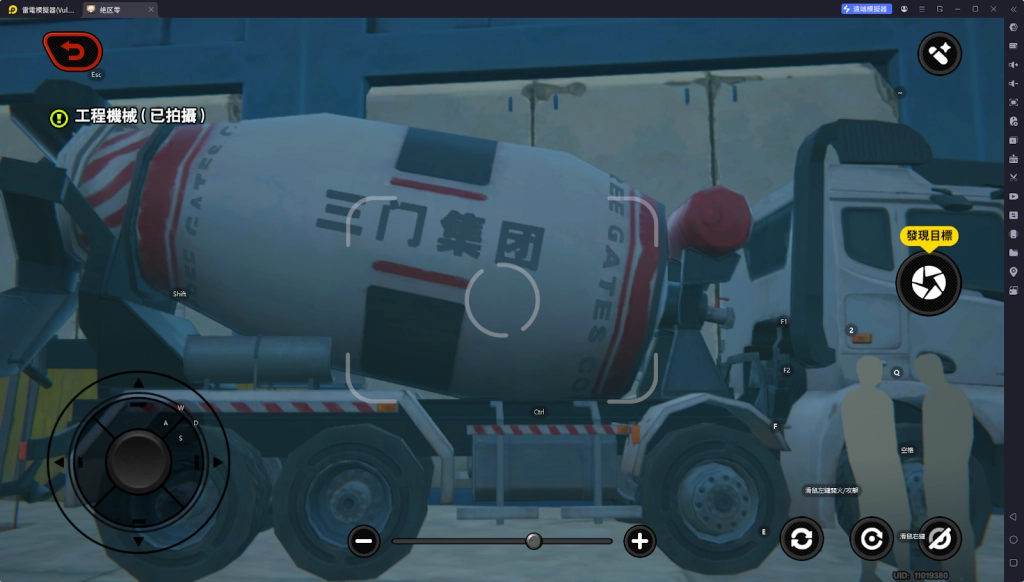This screenshot has width=1024, height=582.
Task: Tap the red back arrow button
Action: (72, 49)
